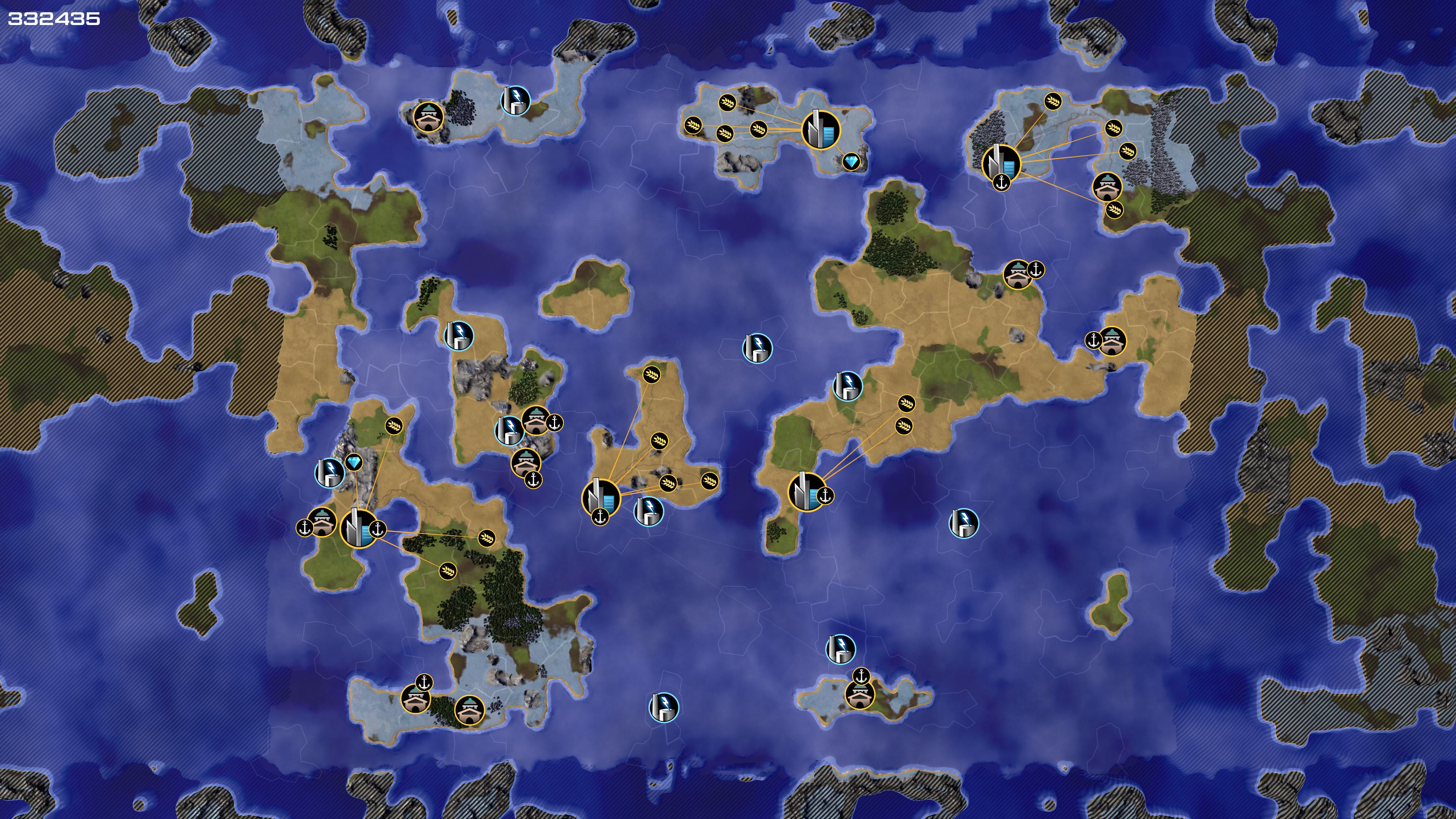Open the power plant marker next to the diamond
Image resolution: width=1456 pixels, height=819 pixels.
[x=329, y=472]
